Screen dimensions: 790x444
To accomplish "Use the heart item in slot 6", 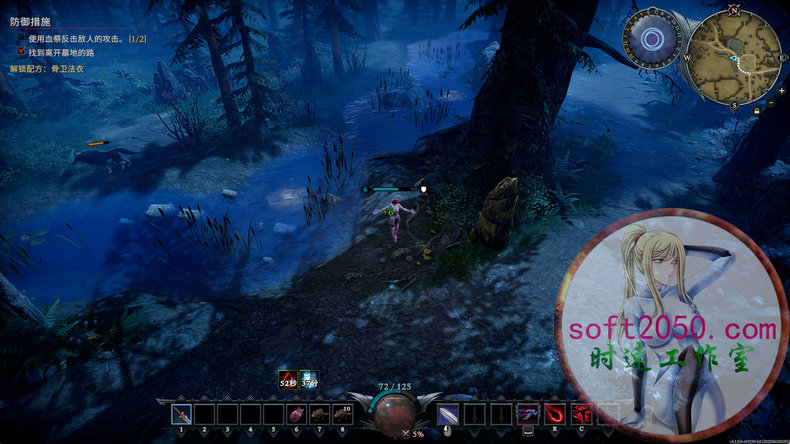I will [x=296, y=414].
